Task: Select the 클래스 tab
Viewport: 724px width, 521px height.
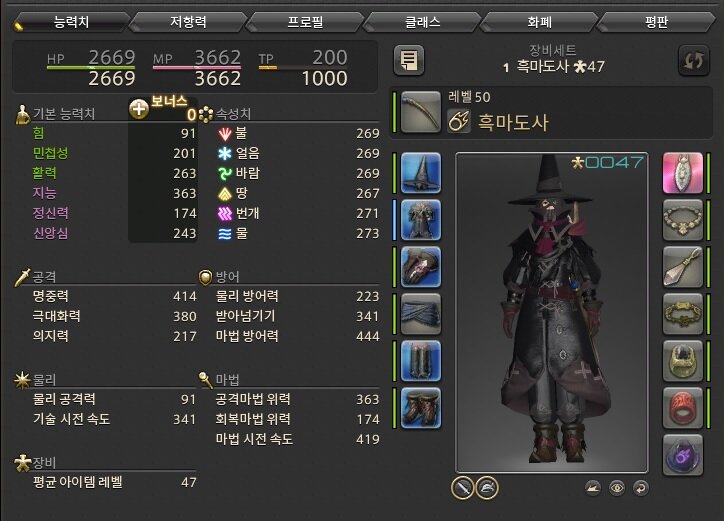Action: (x=422, y=21)
